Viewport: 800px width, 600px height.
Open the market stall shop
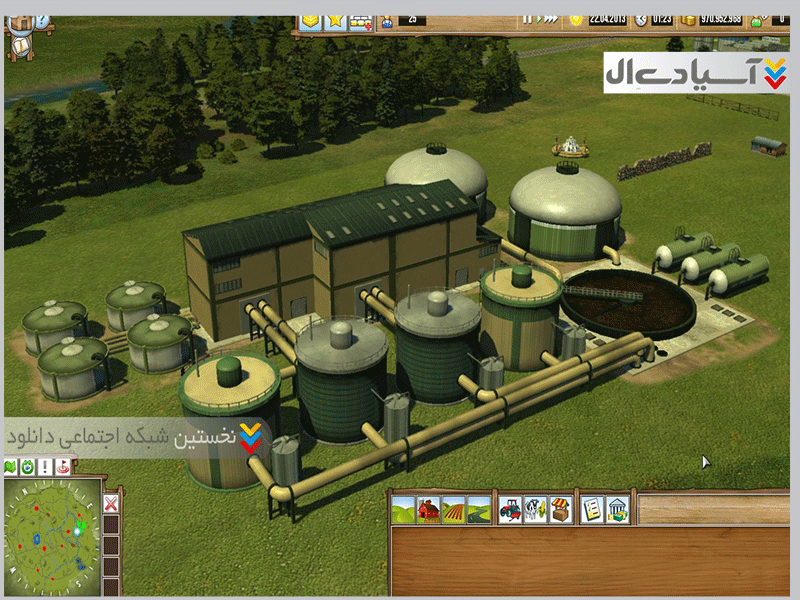(x=560, y=509)
